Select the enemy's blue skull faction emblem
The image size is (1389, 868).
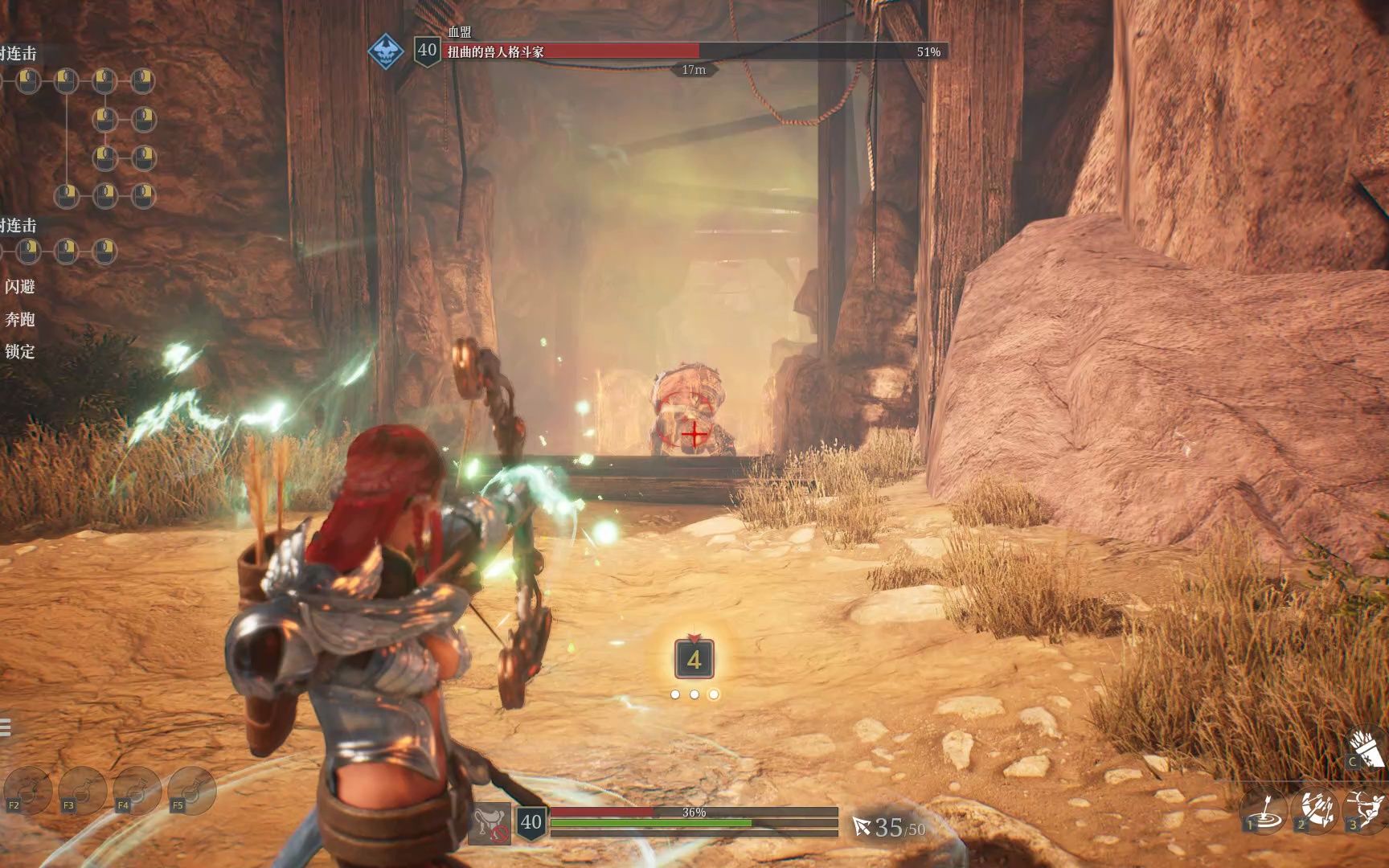[386, 51]
